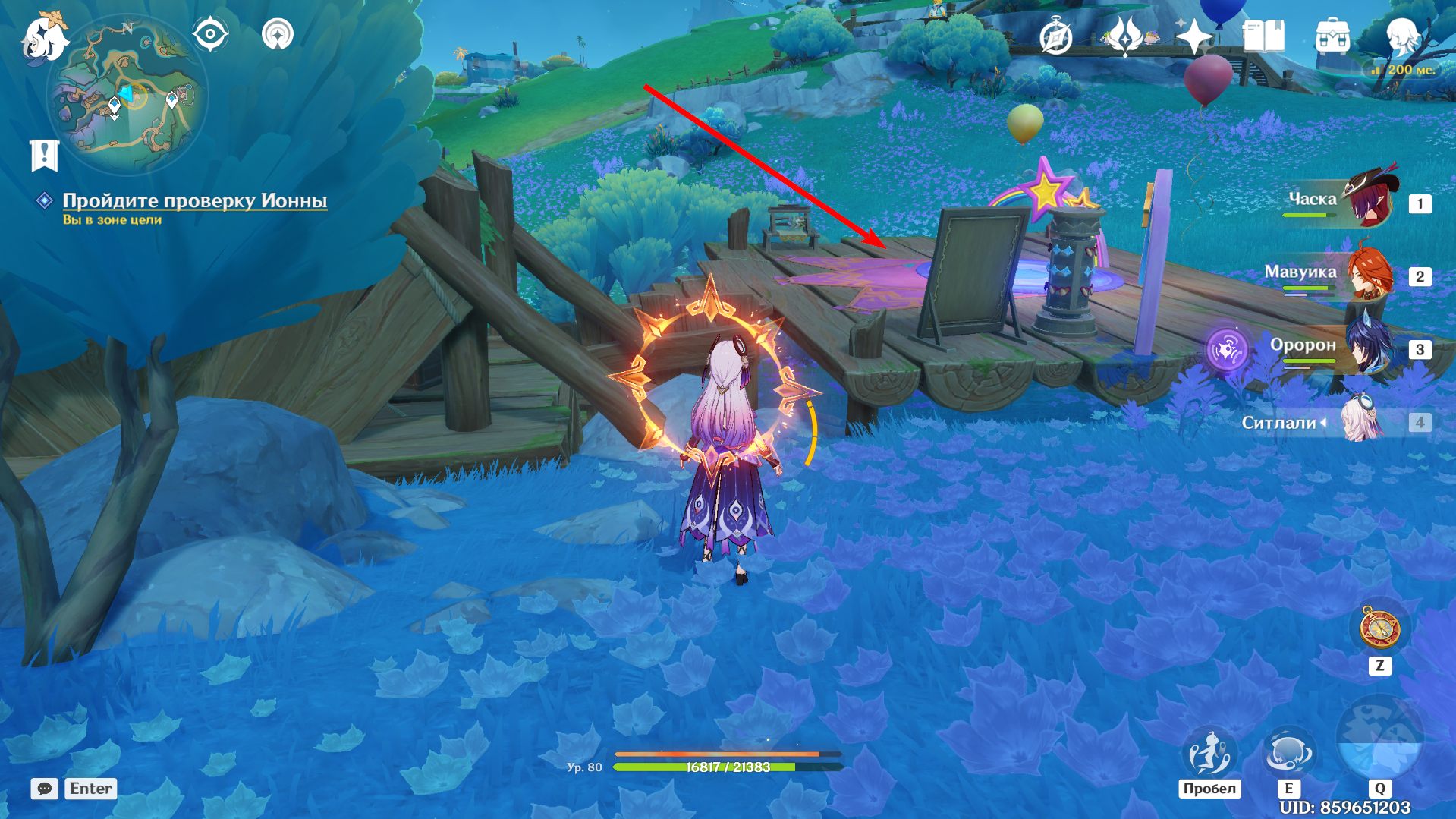Click the eye-shaped icon beside the minimap
The height and width of the screenshot is (819, 1456).
pyautogui.click(x=210, y=35)
